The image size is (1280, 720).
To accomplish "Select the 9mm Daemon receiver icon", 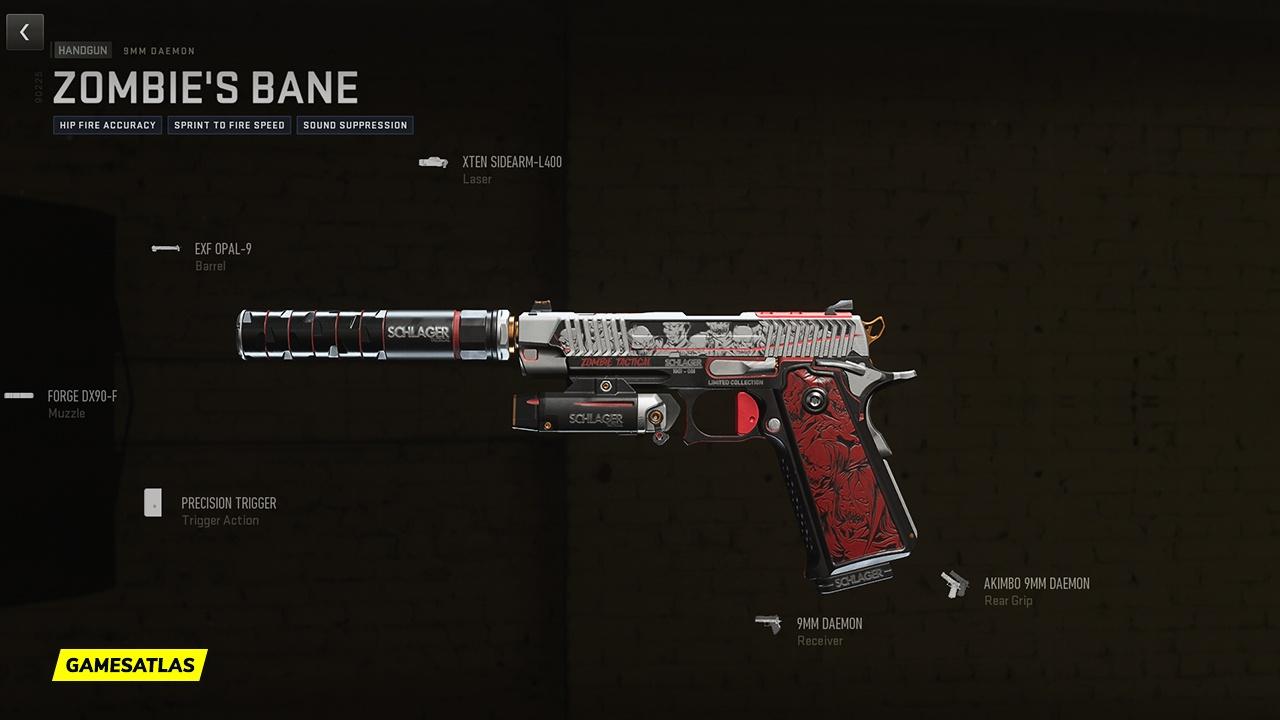I will click(768, 623).
